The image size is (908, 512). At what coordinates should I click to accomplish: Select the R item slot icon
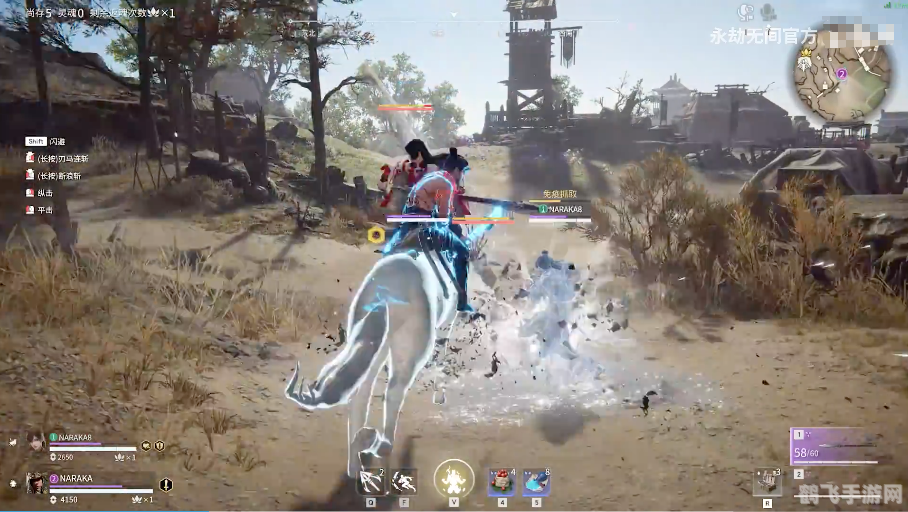(767, 481)
